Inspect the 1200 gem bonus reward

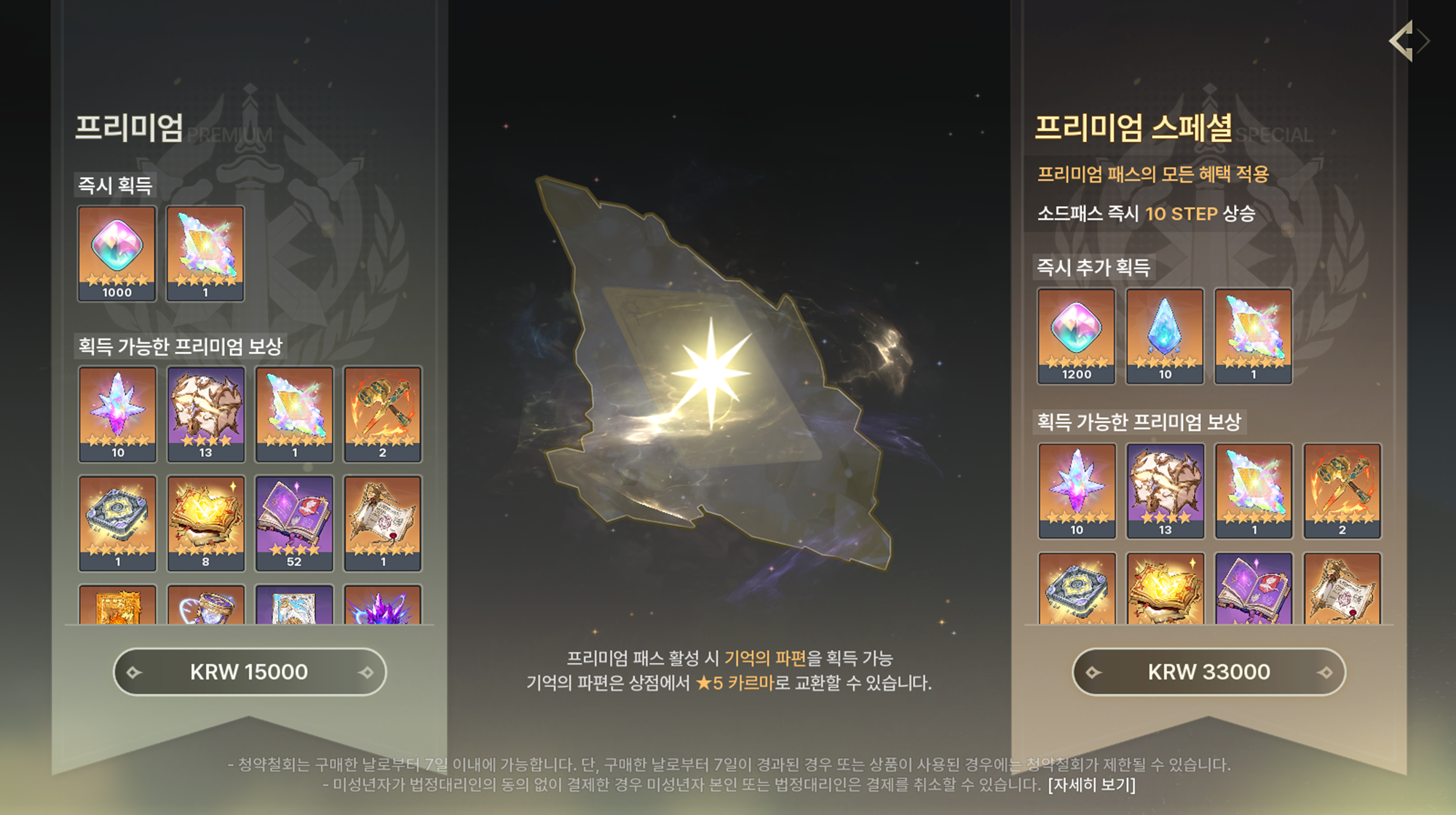point(1076,335)
